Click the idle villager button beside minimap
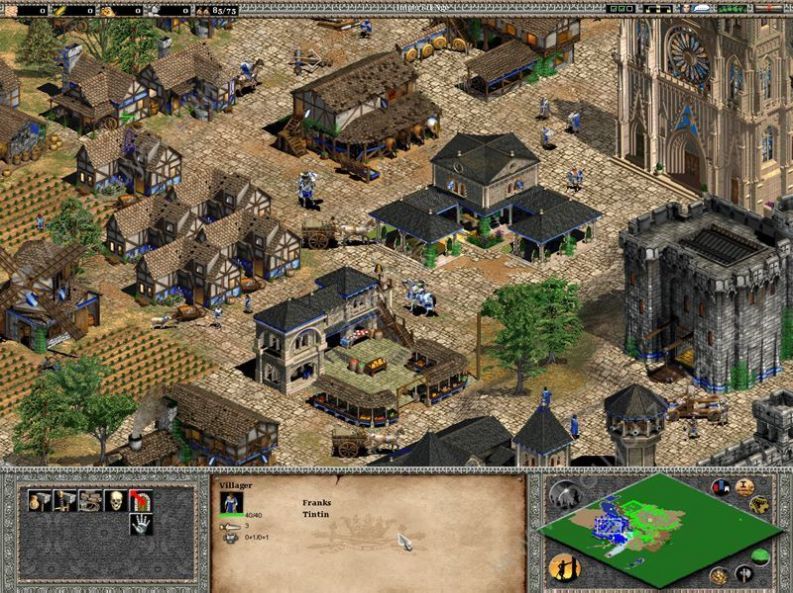 [x=563, y=567]
